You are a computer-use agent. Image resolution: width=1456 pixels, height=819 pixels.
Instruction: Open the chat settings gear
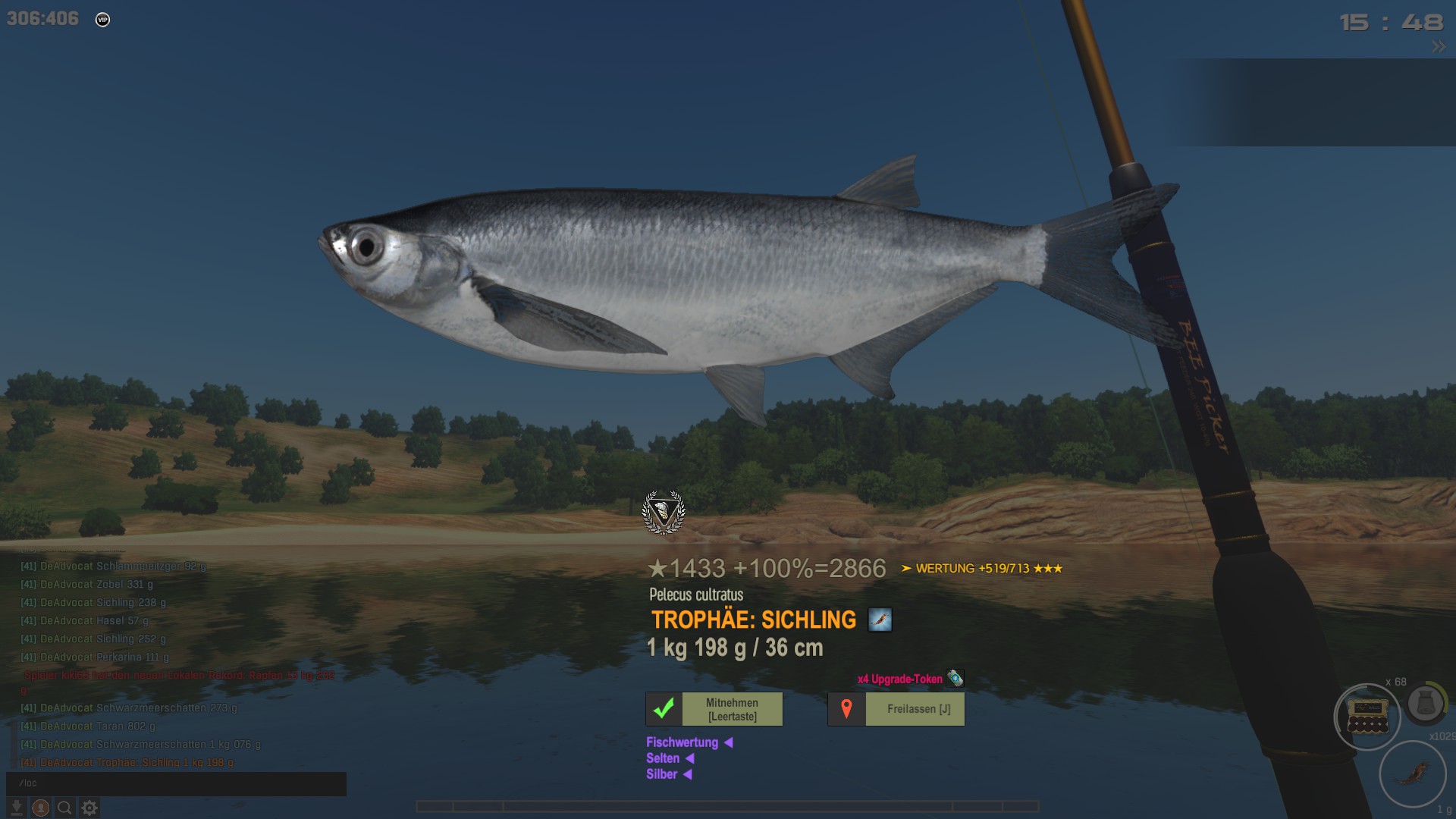pos(89,808)
